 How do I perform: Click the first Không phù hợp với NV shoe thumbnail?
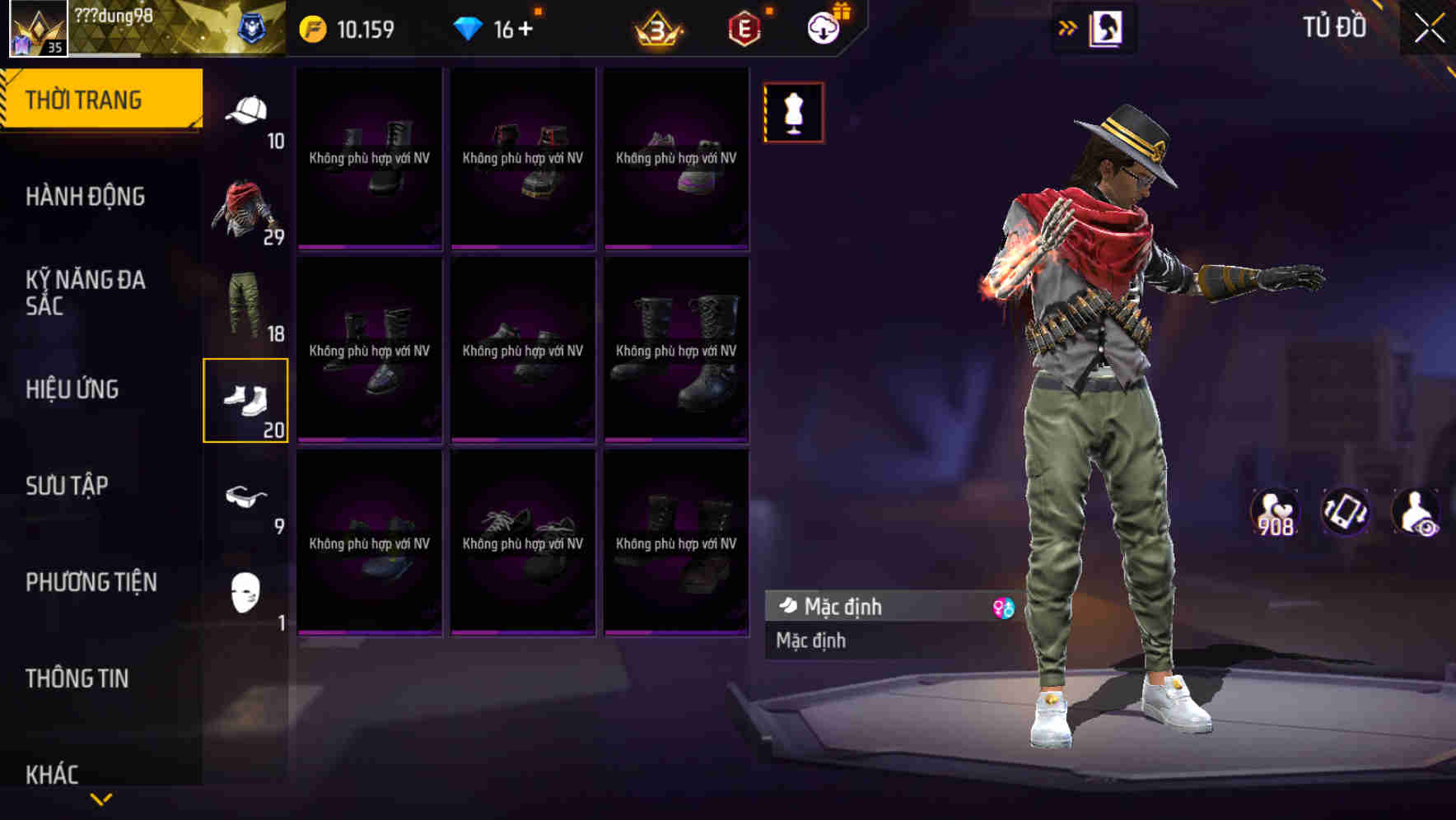click(x=369, y=158)
